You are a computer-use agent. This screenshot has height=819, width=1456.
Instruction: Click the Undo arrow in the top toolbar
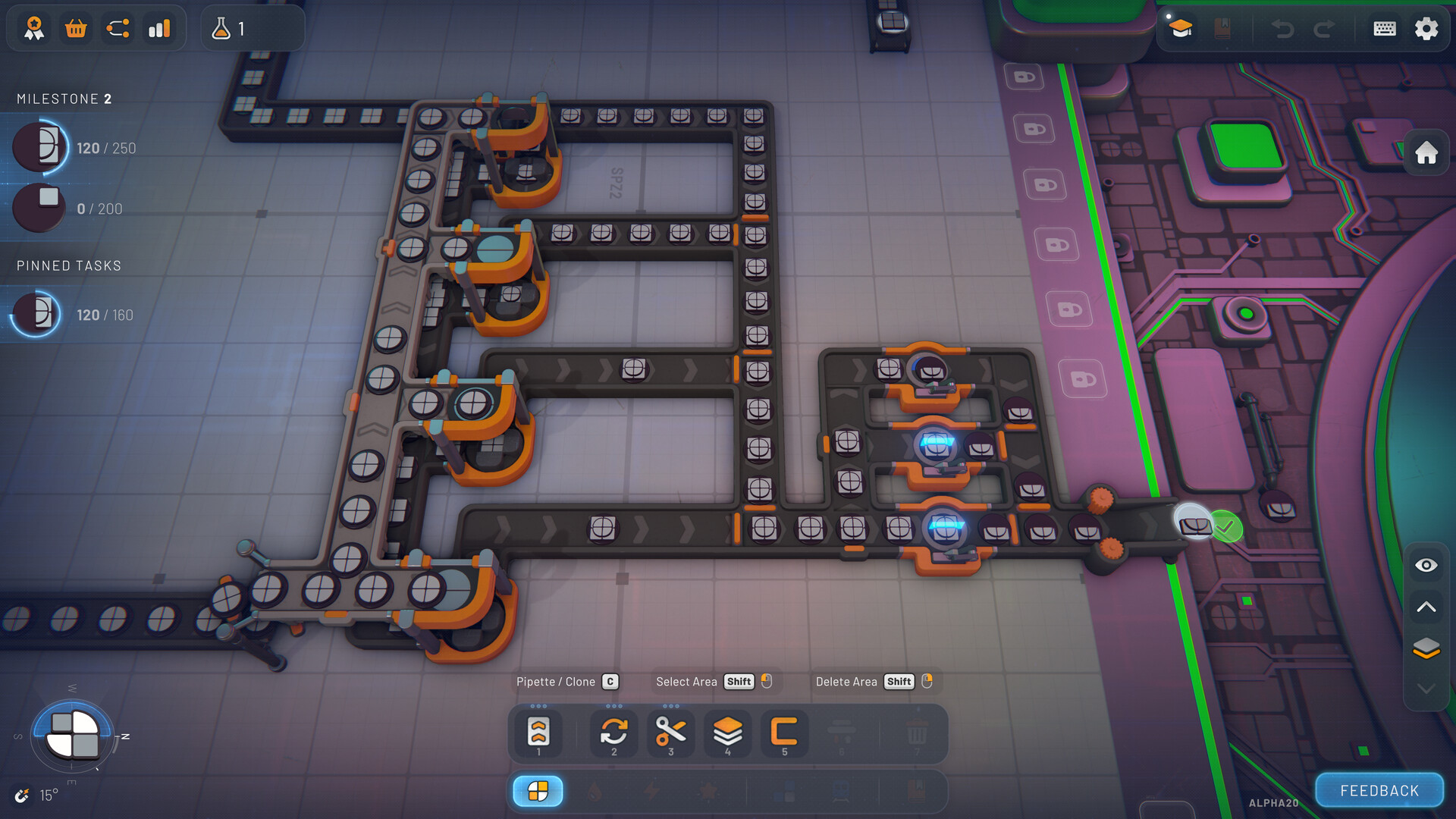click(1283, 29)
